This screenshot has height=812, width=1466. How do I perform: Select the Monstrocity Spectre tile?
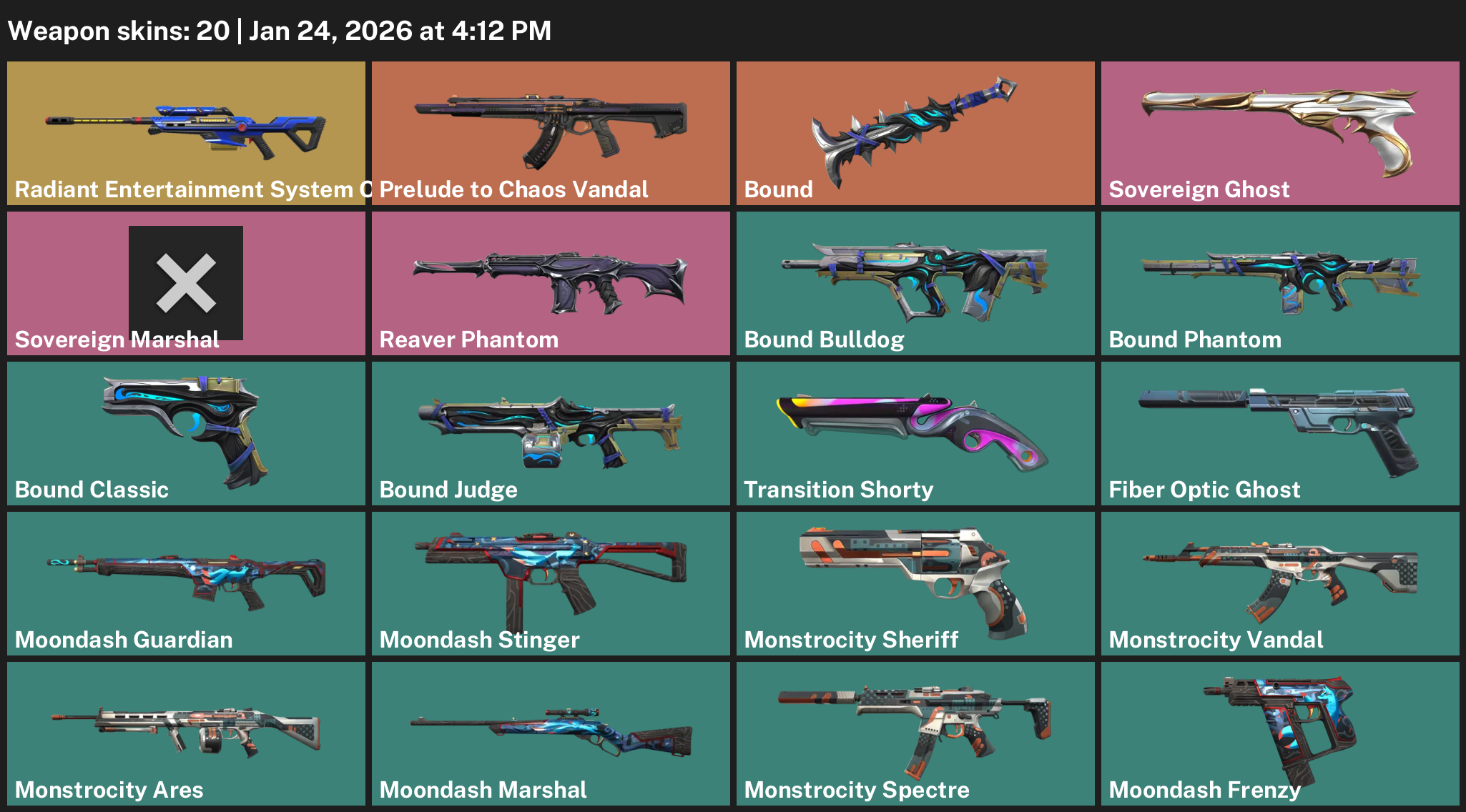pos(915,733)
